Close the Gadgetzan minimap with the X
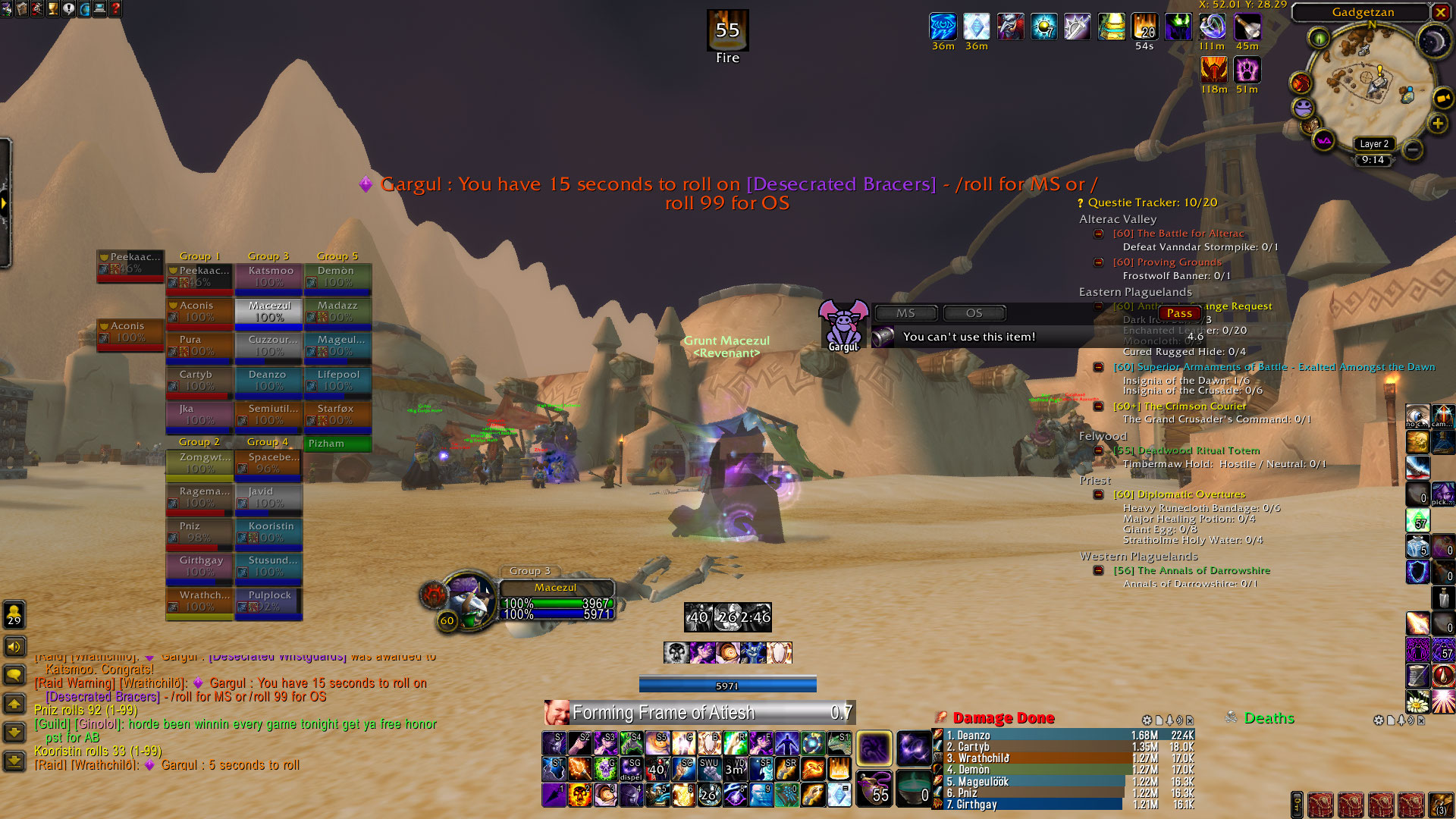This screenshot has height=819, width=1456. pyautogui.click(x=1440, y=12)
